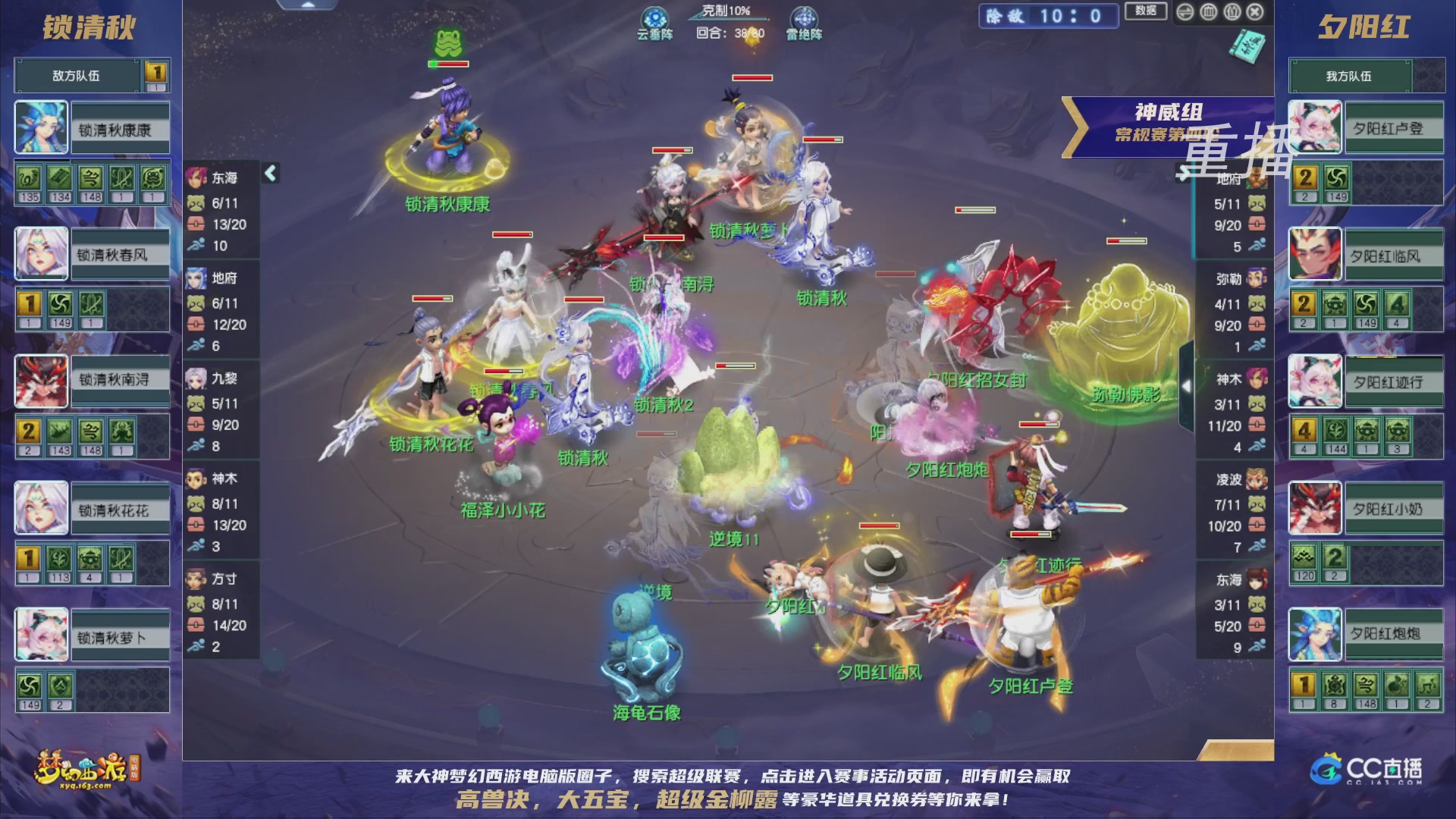Viewport: 1456px width, 819px height.
Task: Click the 夕阳红卢登 character portrait
Action: 1314,128
